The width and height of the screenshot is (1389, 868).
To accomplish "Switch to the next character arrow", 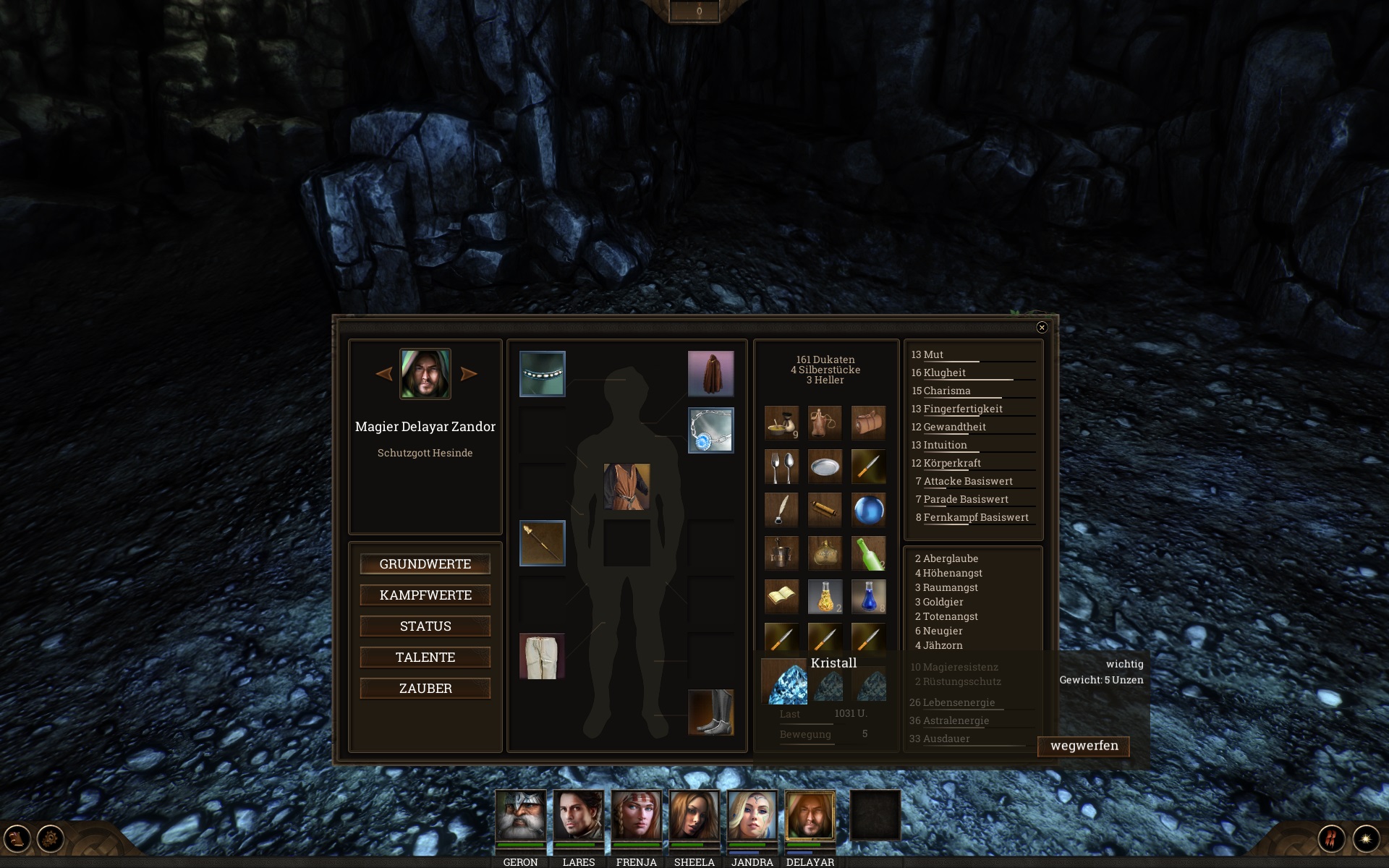I will 469,374.
